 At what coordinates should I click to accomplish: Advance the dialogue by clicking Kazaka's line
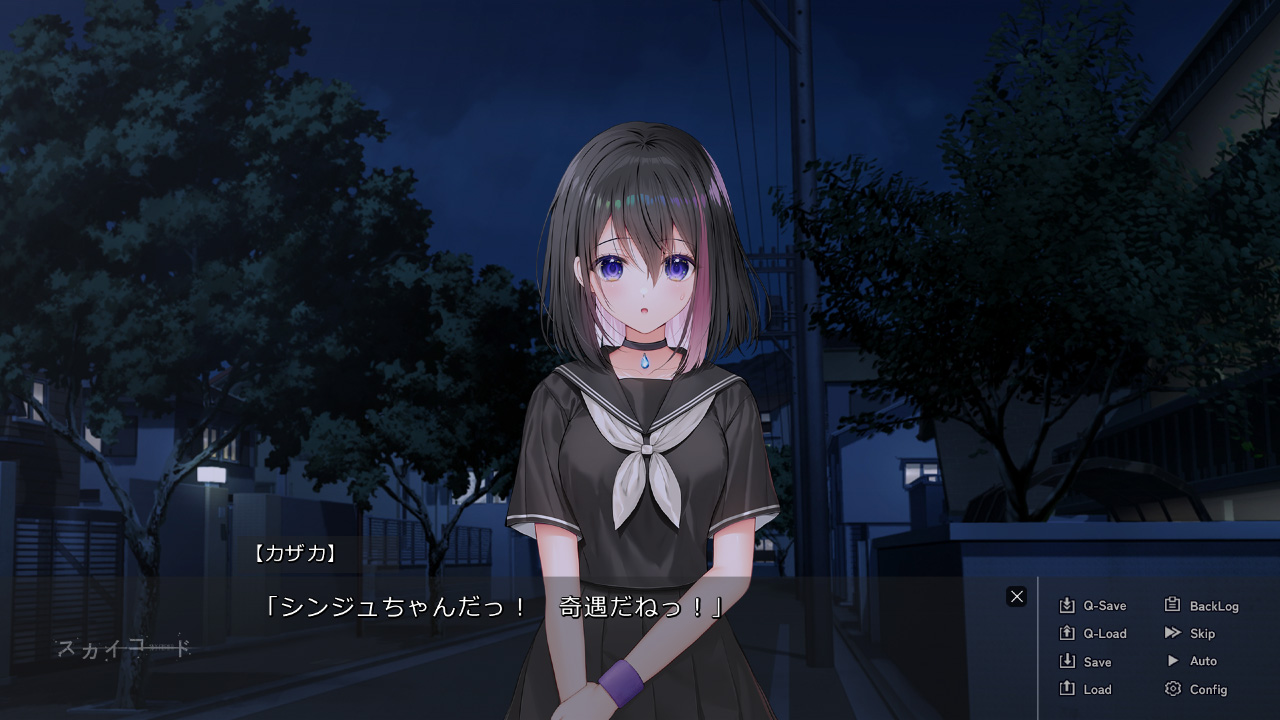coord(492,607)
